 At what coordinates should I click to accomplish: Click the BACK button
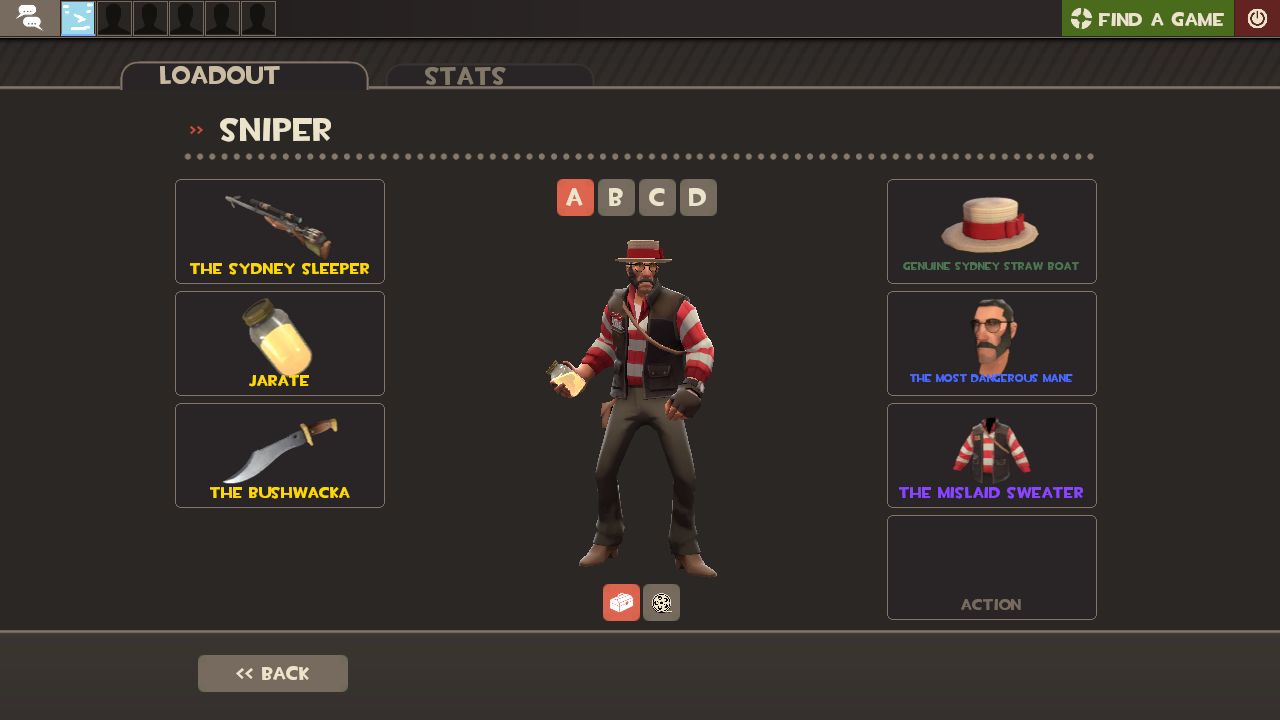coord(272,673)
